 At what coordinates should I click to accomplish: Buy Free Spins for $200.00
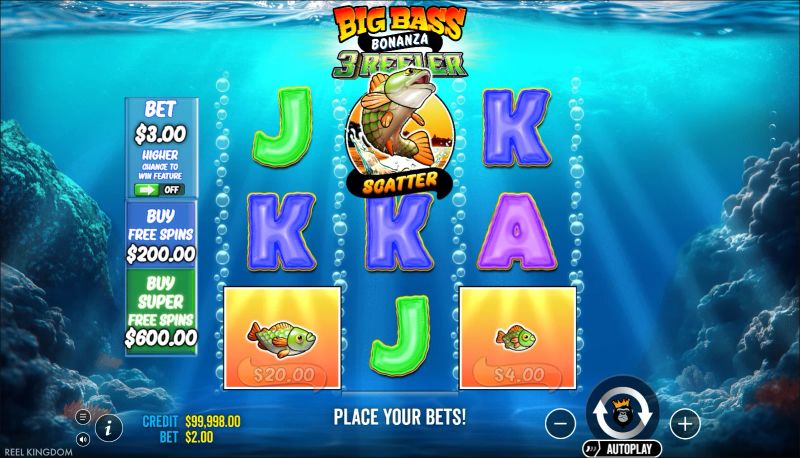(x=161, y=234)
